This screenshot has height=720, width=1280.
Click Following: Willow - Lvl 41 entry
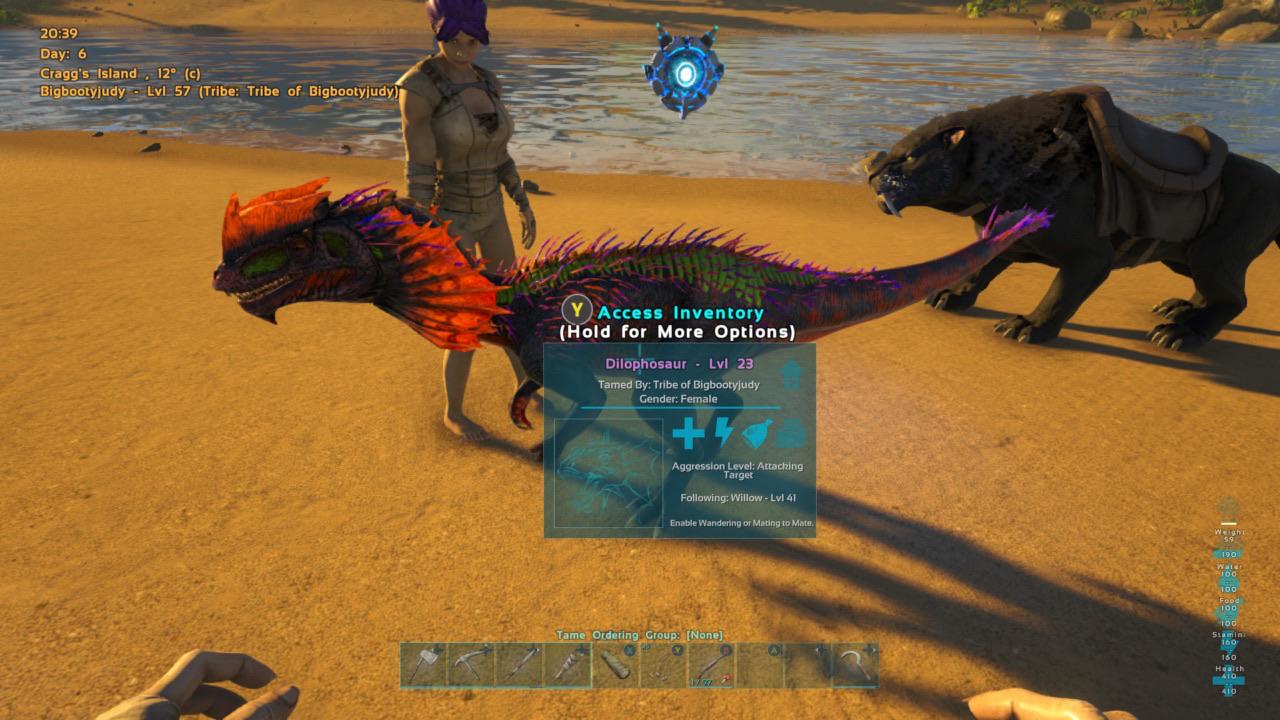(738, 497)
